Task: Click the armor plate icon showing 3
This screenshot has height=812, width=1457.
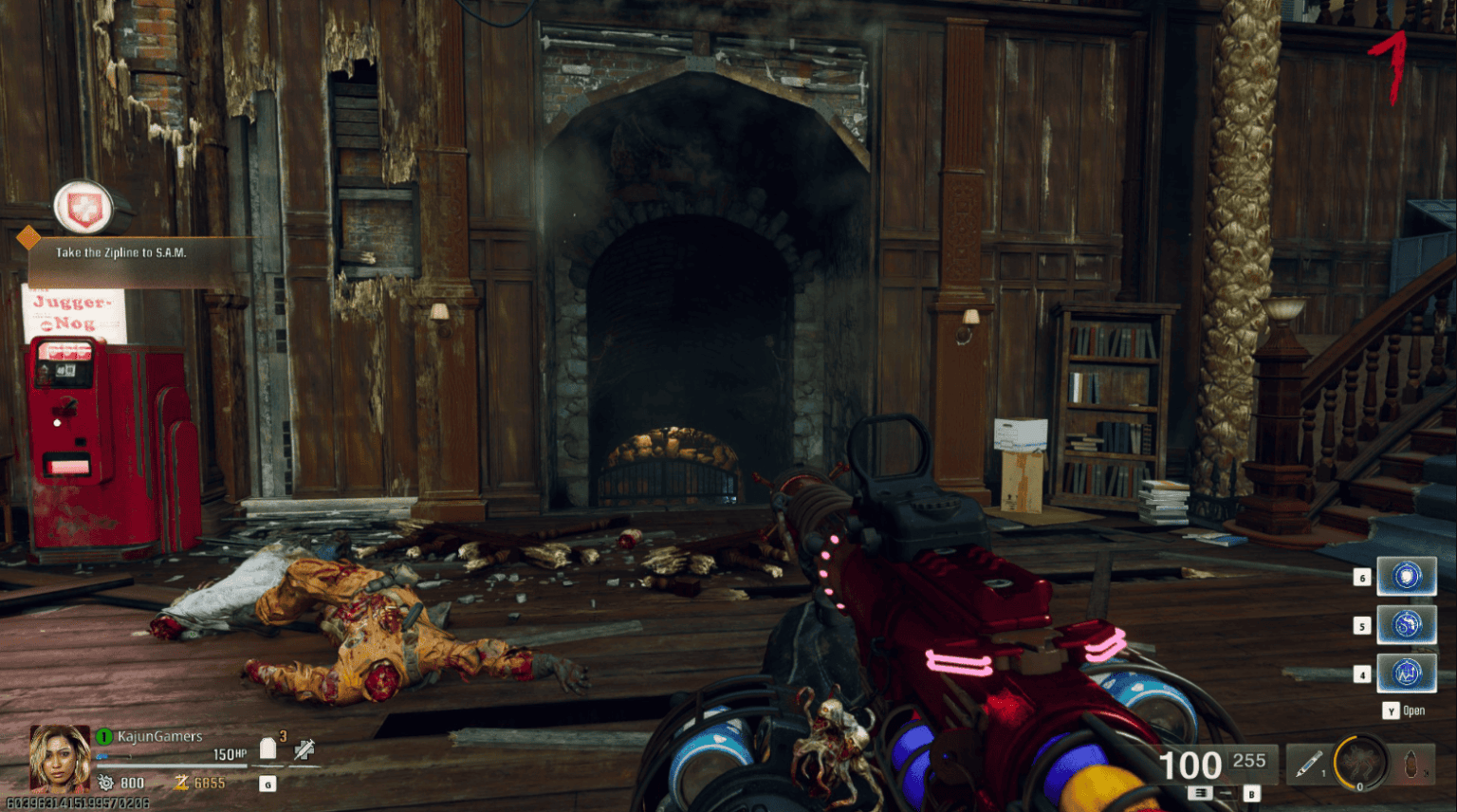Action: (268, 748)
